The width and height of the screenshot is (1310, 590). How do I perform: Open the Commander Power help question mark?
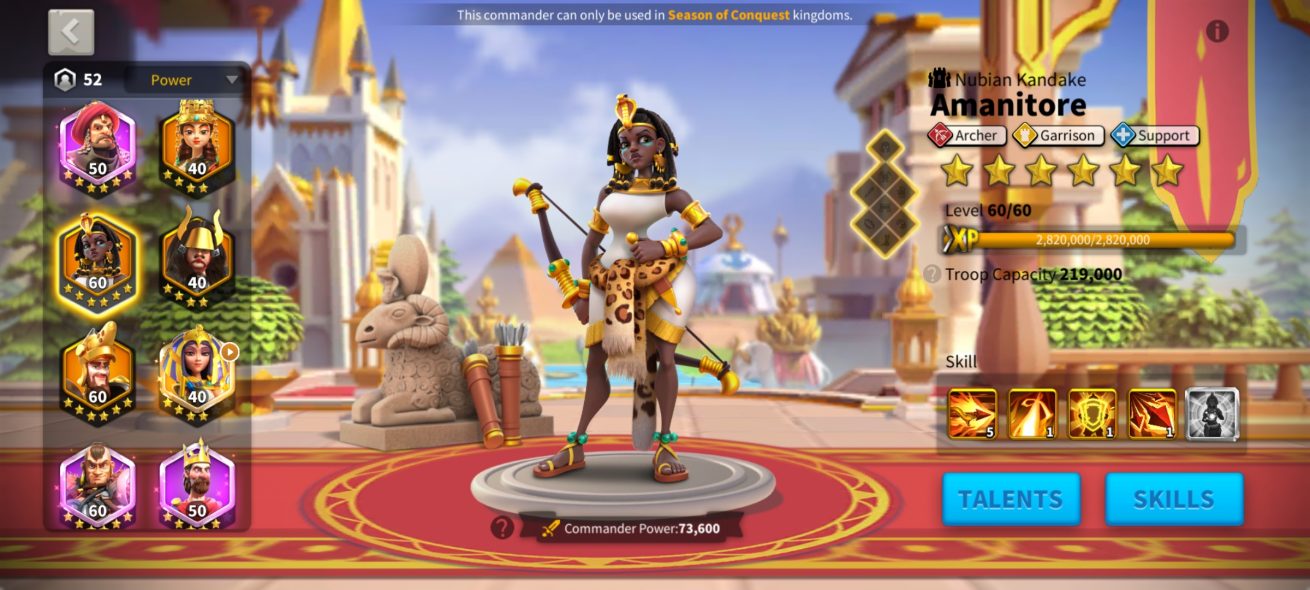point(502,527)
